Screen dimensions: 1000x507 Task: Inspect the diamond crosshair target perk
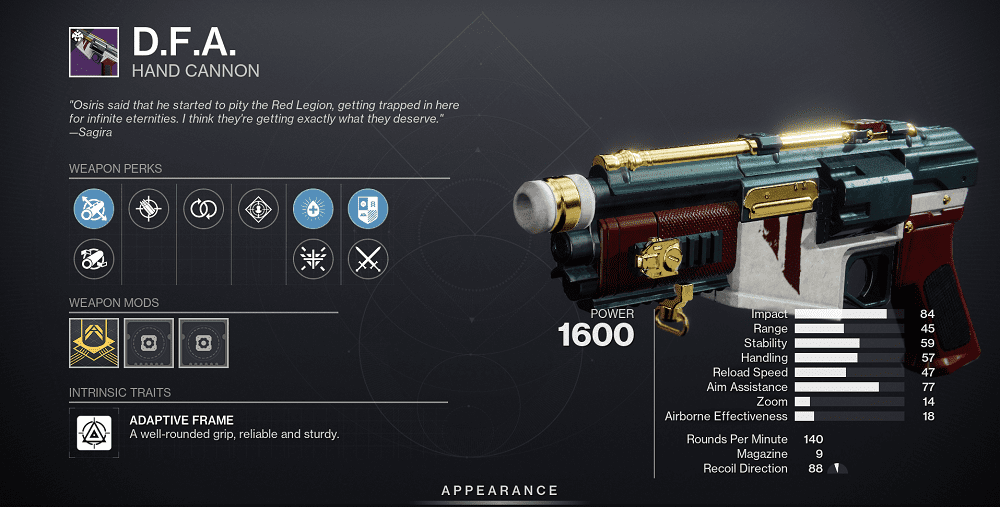(x=258, y=209)
